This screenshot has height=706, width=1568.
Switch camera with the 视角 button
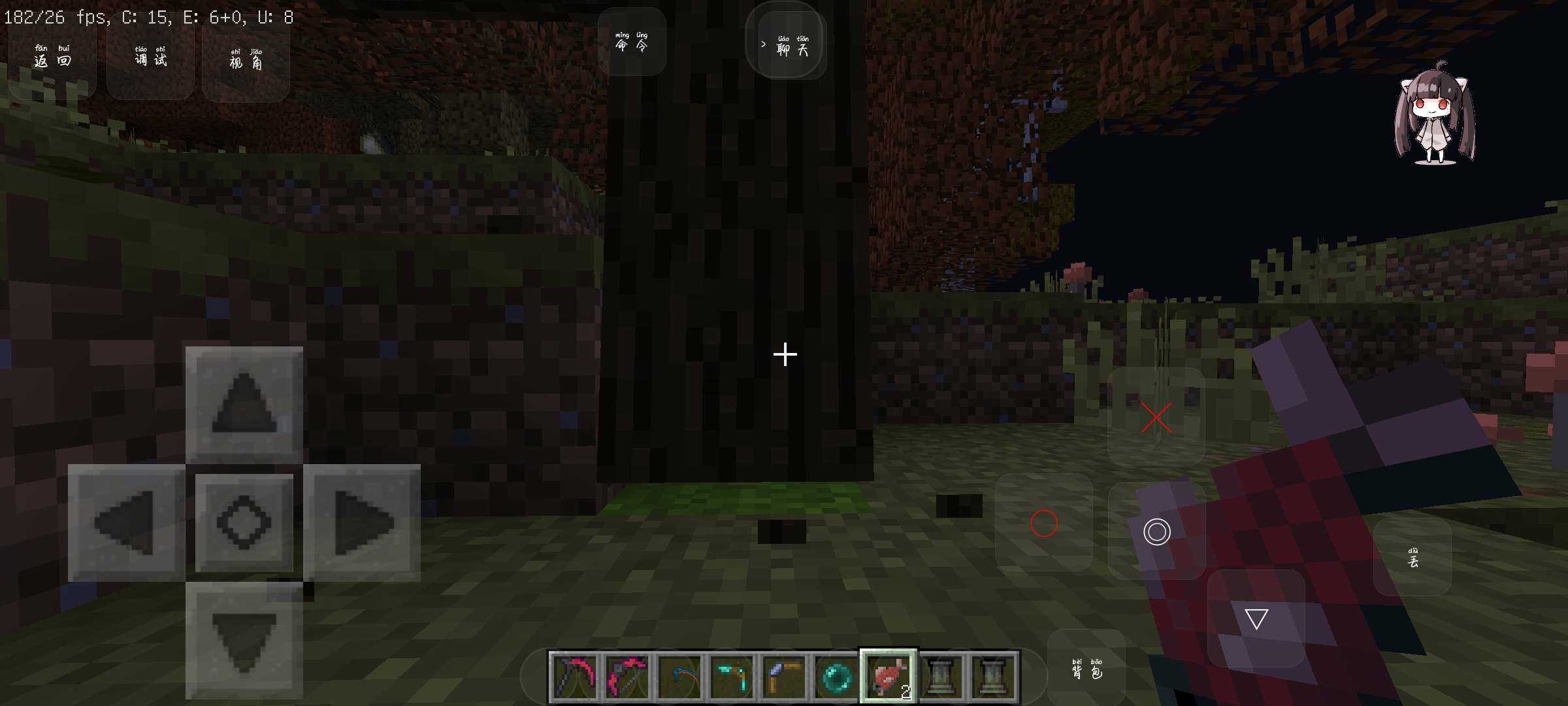246,59
